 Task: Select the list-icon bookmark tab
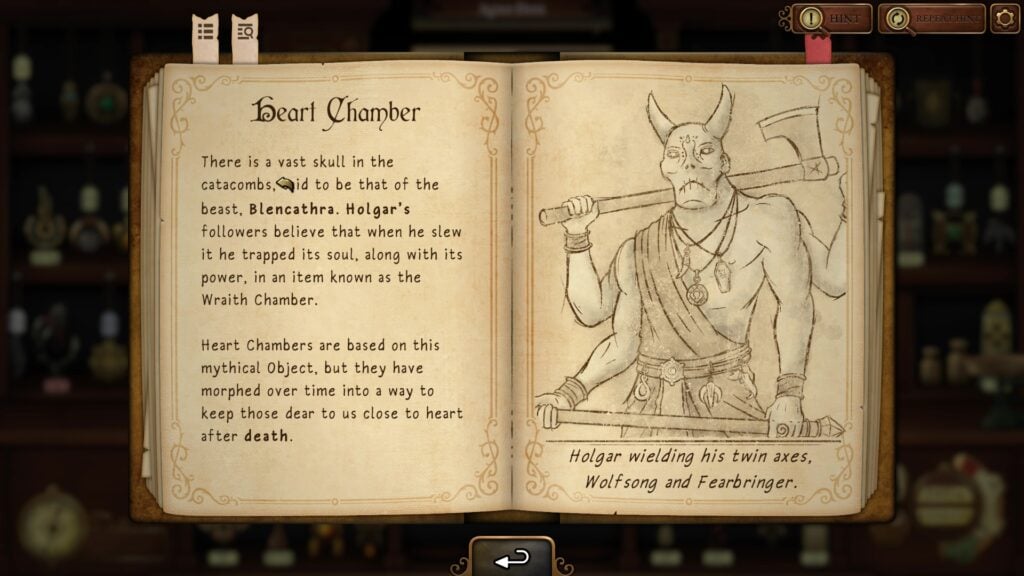(x=205, y=34)
